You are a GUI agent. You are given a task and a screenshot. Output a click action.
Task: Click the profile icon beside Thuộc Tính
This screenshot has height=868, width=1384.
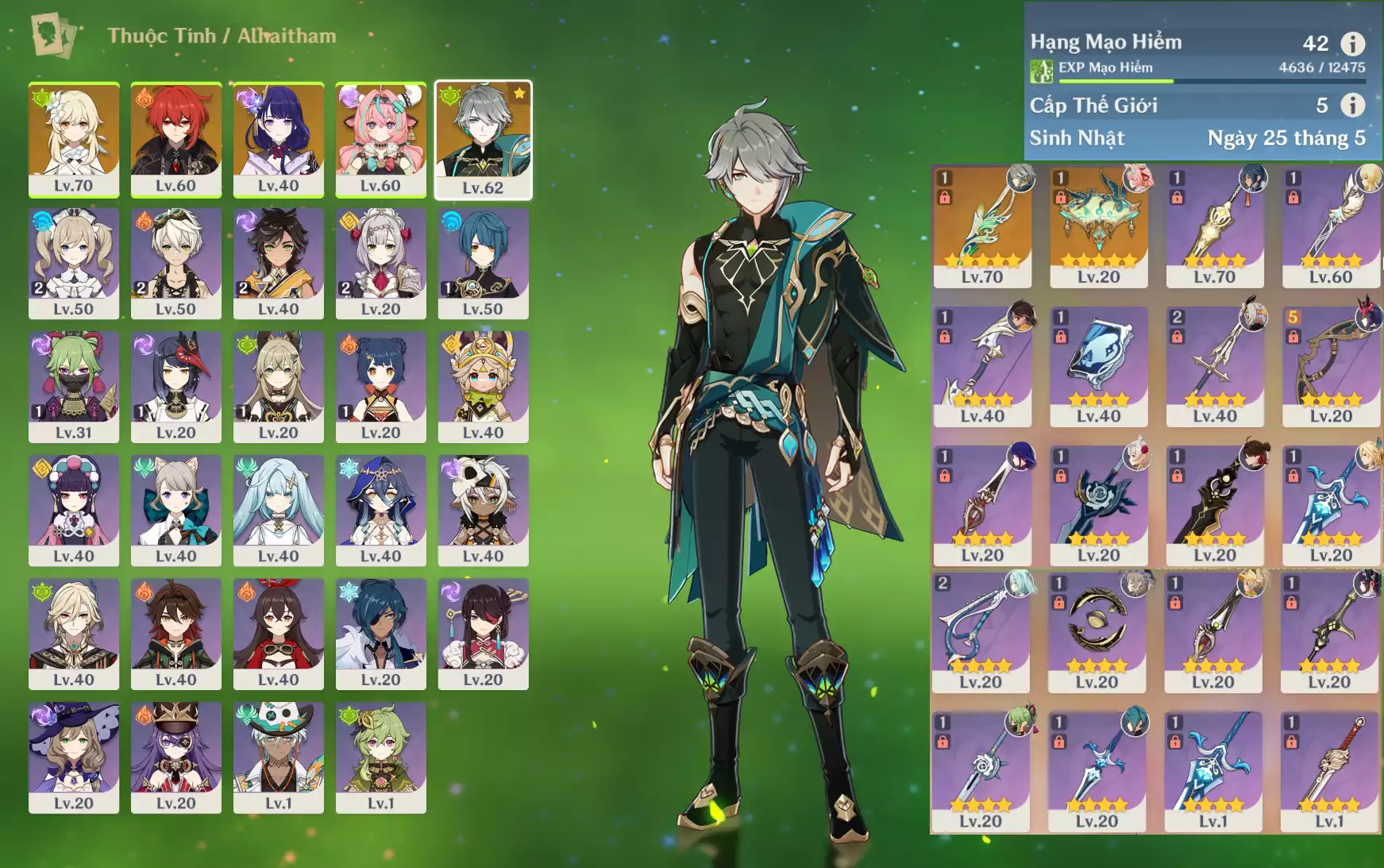click(53, 36)
